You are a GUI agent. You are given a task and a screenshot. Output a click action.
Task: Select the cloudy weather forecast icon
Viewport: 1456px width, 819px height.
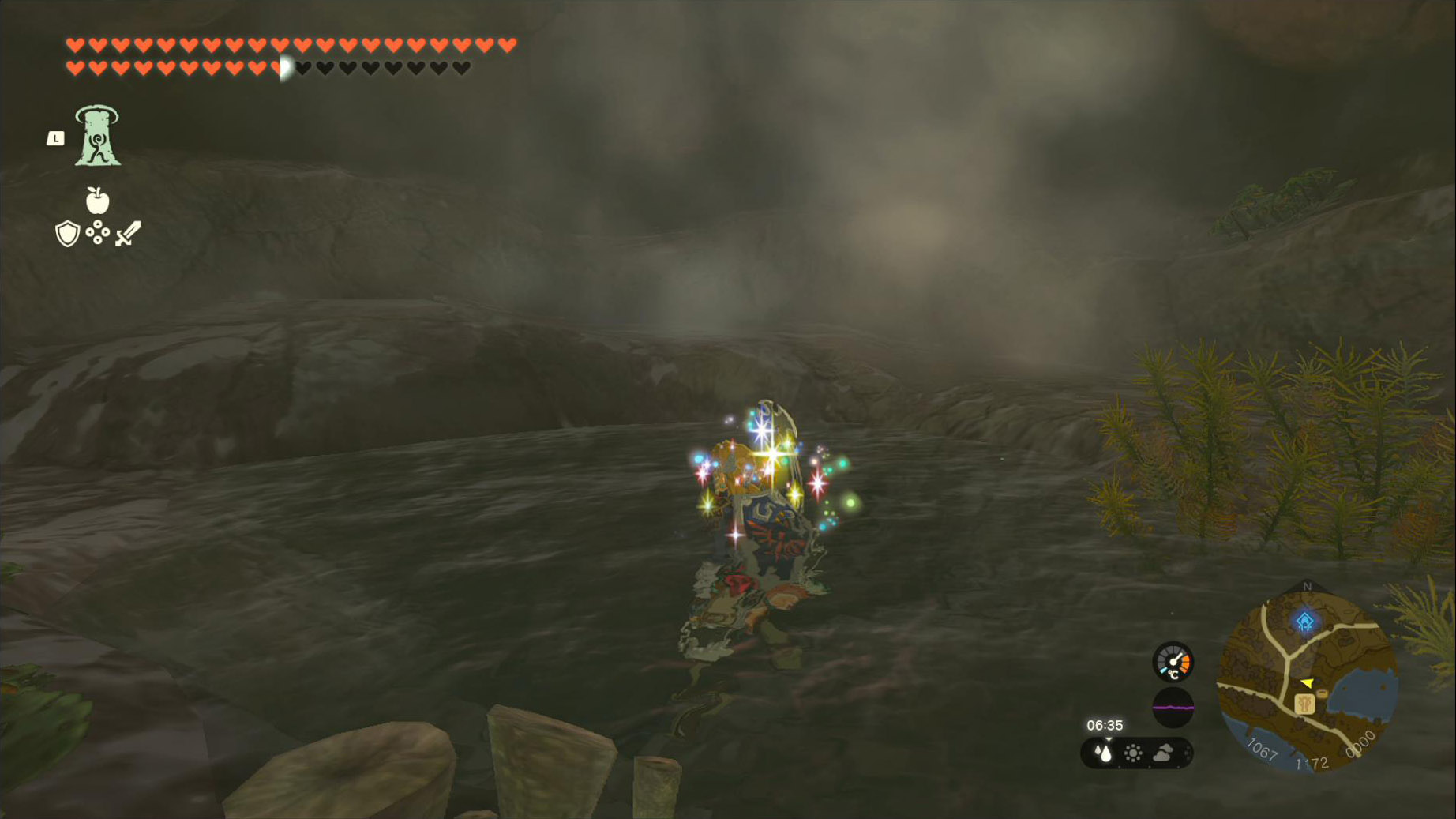(x=1163, y=753)
